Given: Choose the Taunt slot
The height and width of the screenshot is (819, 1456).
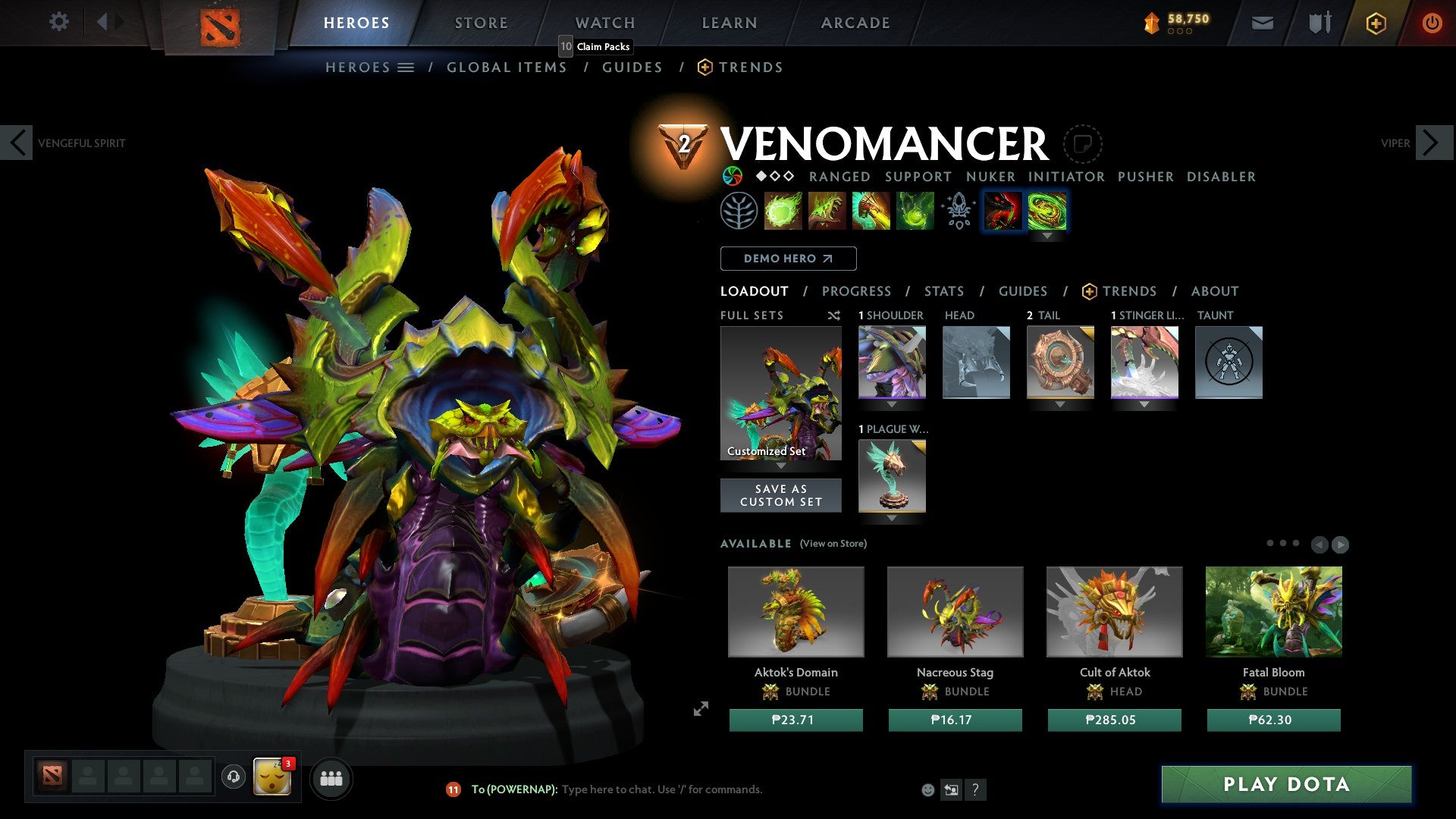Looking at the screenshot, I should [x=1228, y=362].
